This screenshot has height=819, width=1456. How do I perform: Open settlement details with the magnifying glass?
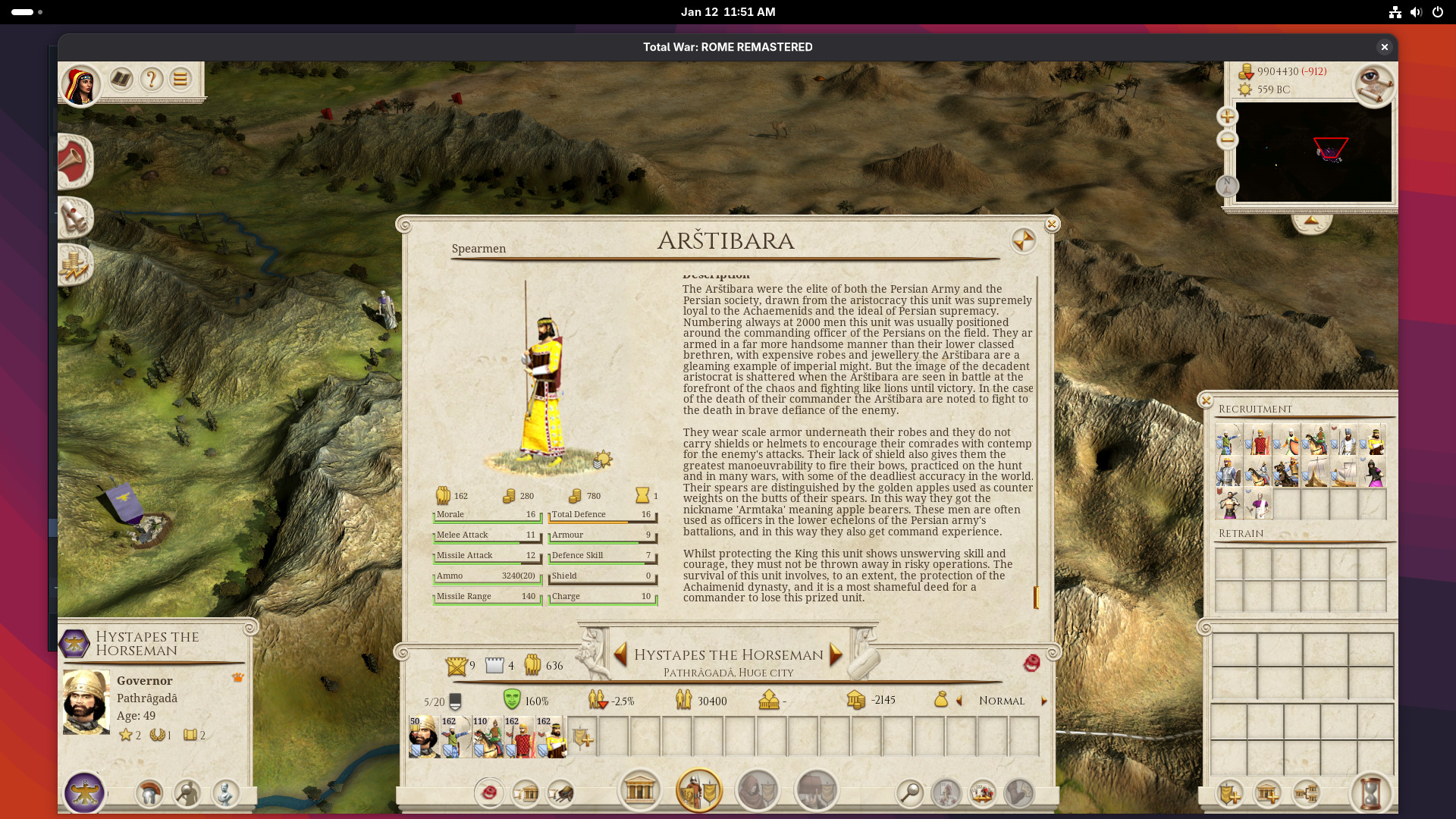coord(909,793)
